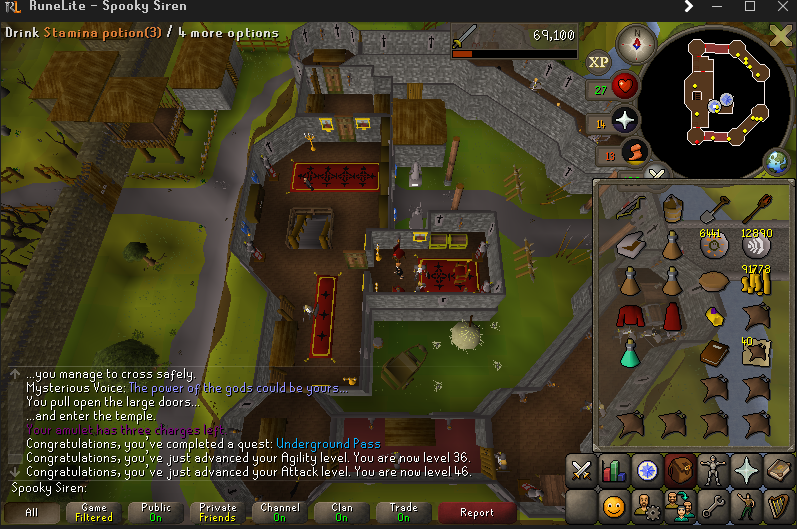This screenshot has width=797, height=529.
Task: Activate quick-prayers with the prayer orb
Action: click(626, 120)
